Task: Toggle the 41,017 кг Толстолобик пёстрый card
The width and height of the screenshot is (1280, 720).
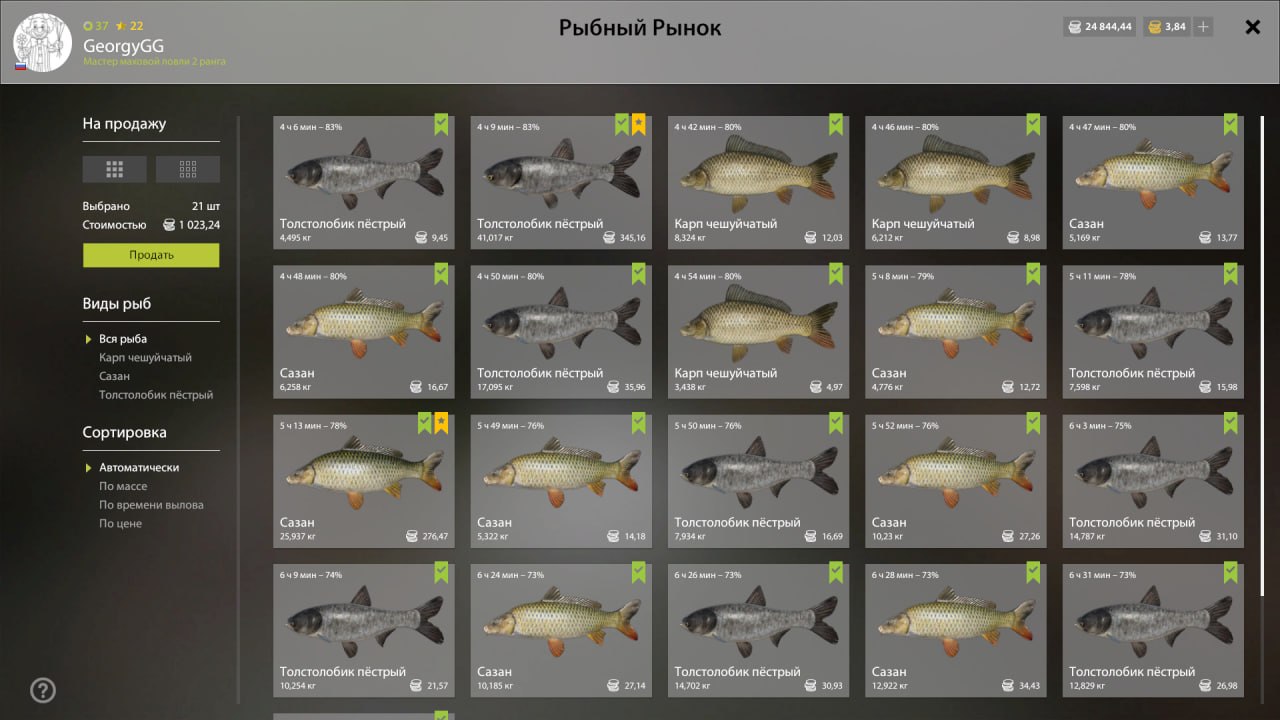Action: tap(561, 182)
